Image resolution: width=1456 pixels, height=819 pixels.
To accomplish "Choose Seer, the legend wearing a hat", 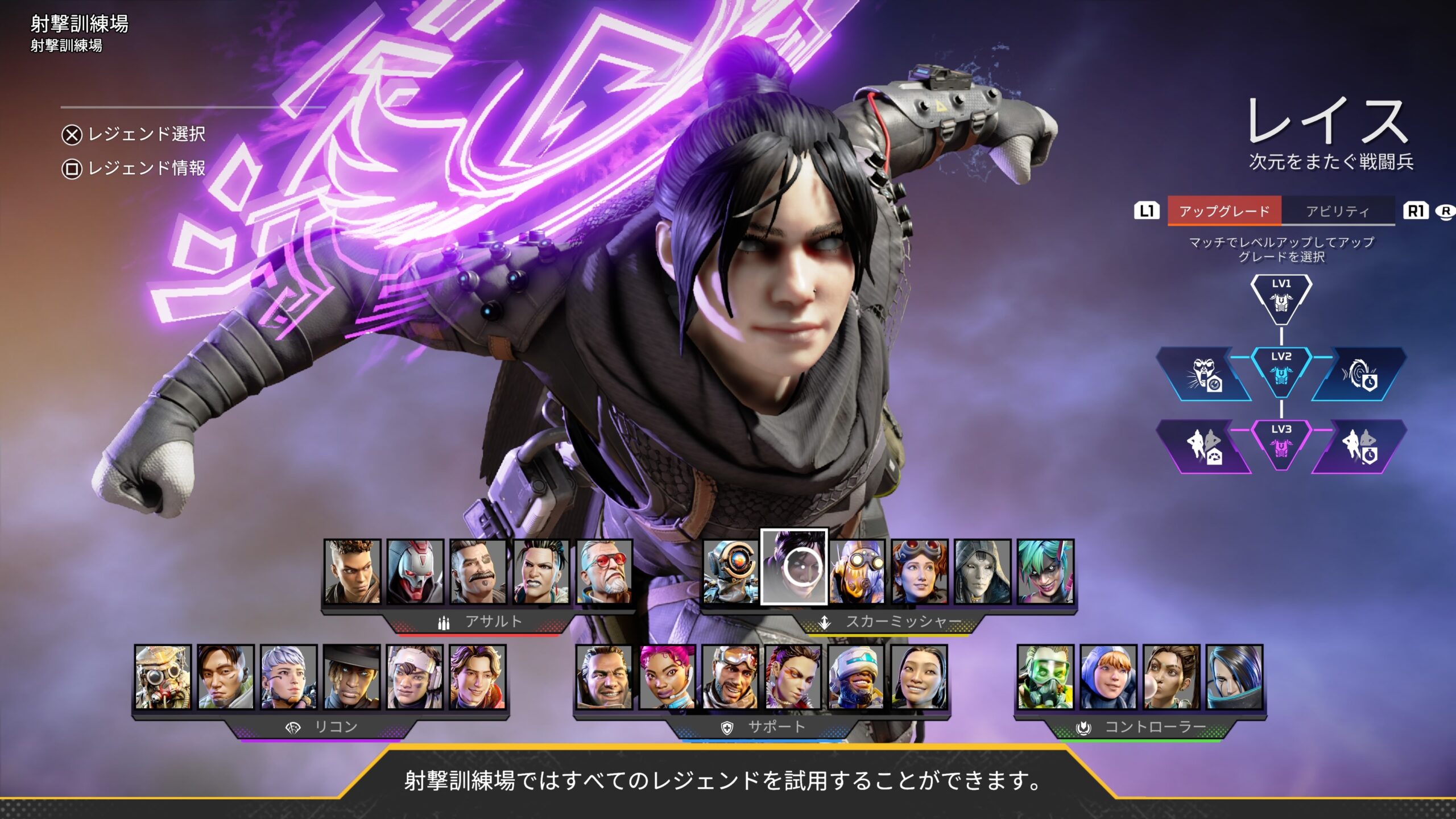I will 351,677.
